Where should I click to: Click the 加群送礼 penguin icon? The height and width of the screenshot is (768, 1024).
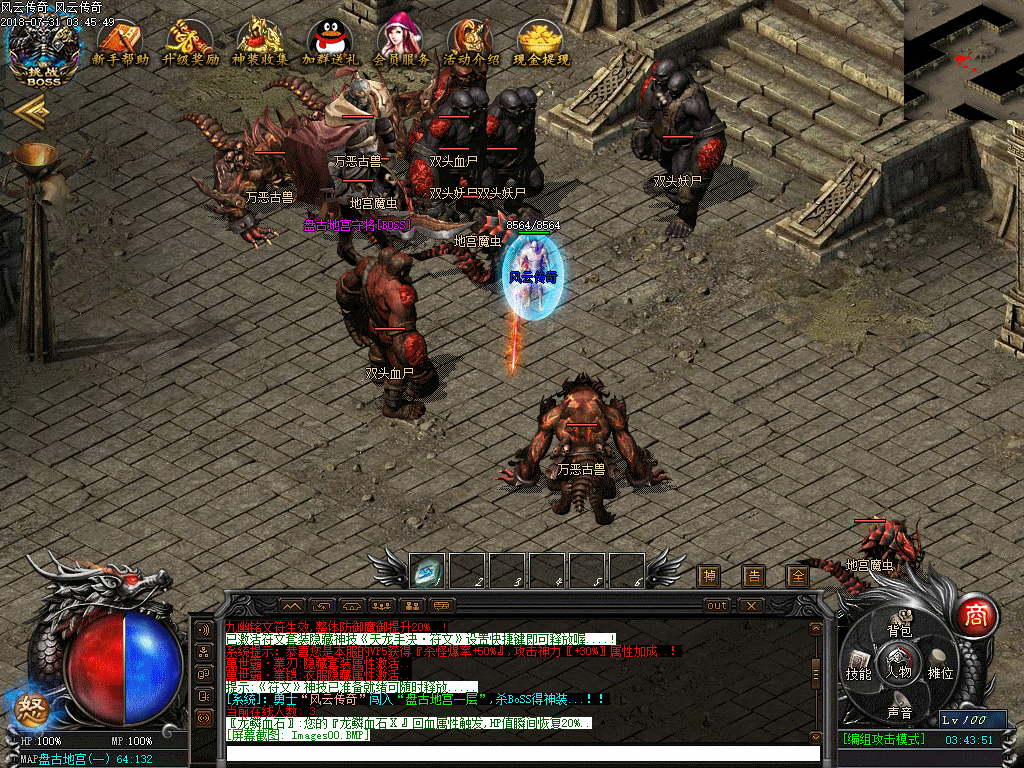[x=329, y=43]
